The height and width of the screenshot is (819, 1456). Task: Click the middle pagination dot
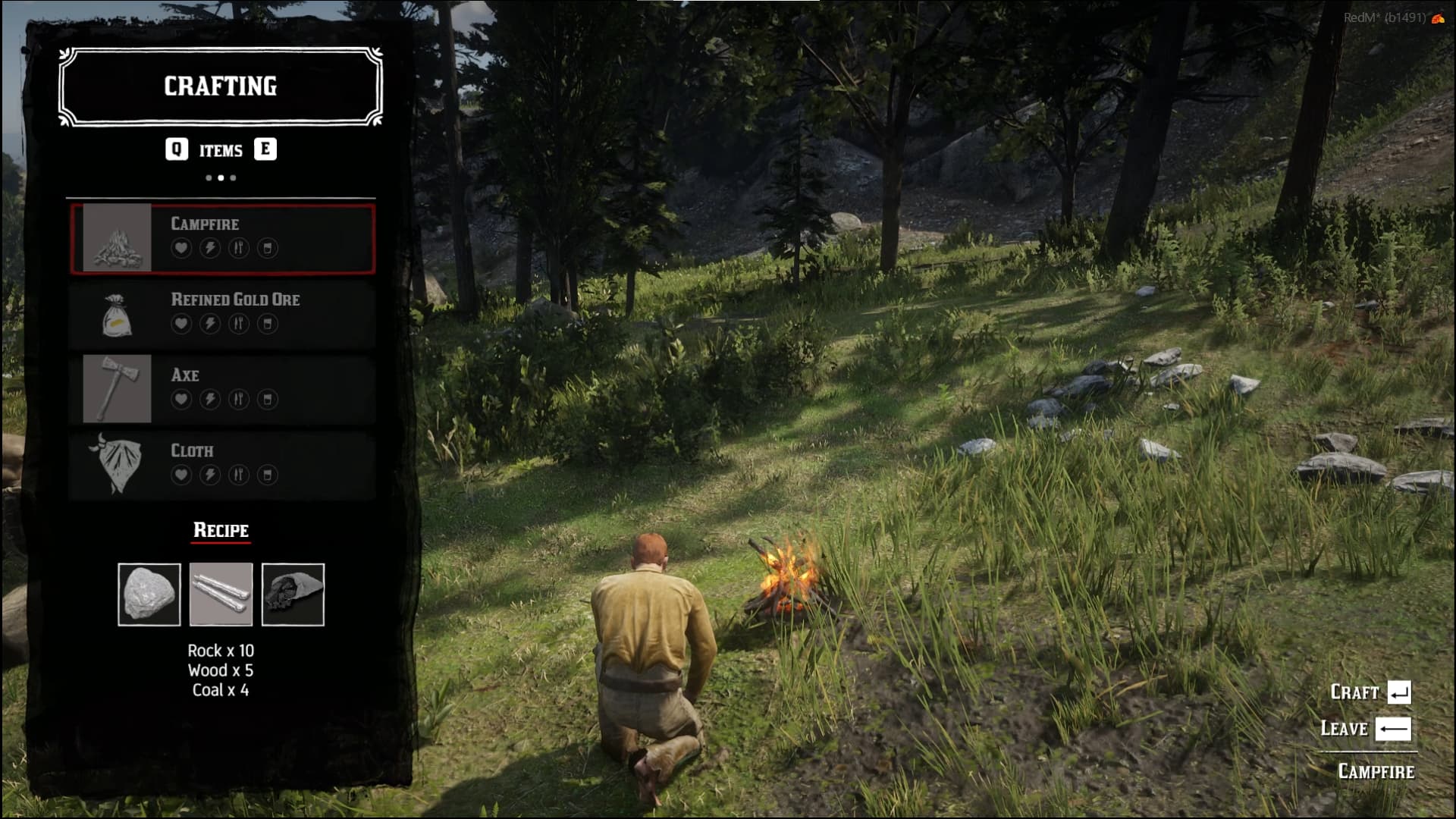pos(221,177)
